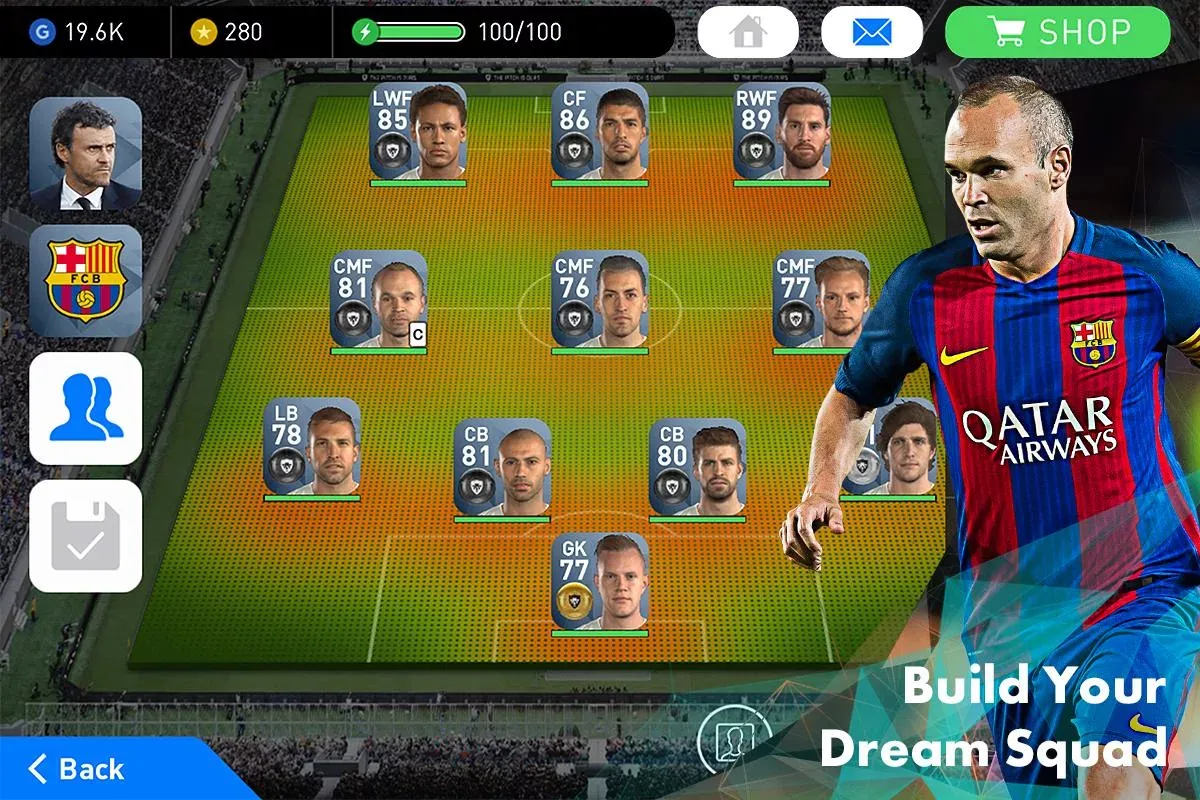Select the captain CMF 81 player card

(379, 300)
